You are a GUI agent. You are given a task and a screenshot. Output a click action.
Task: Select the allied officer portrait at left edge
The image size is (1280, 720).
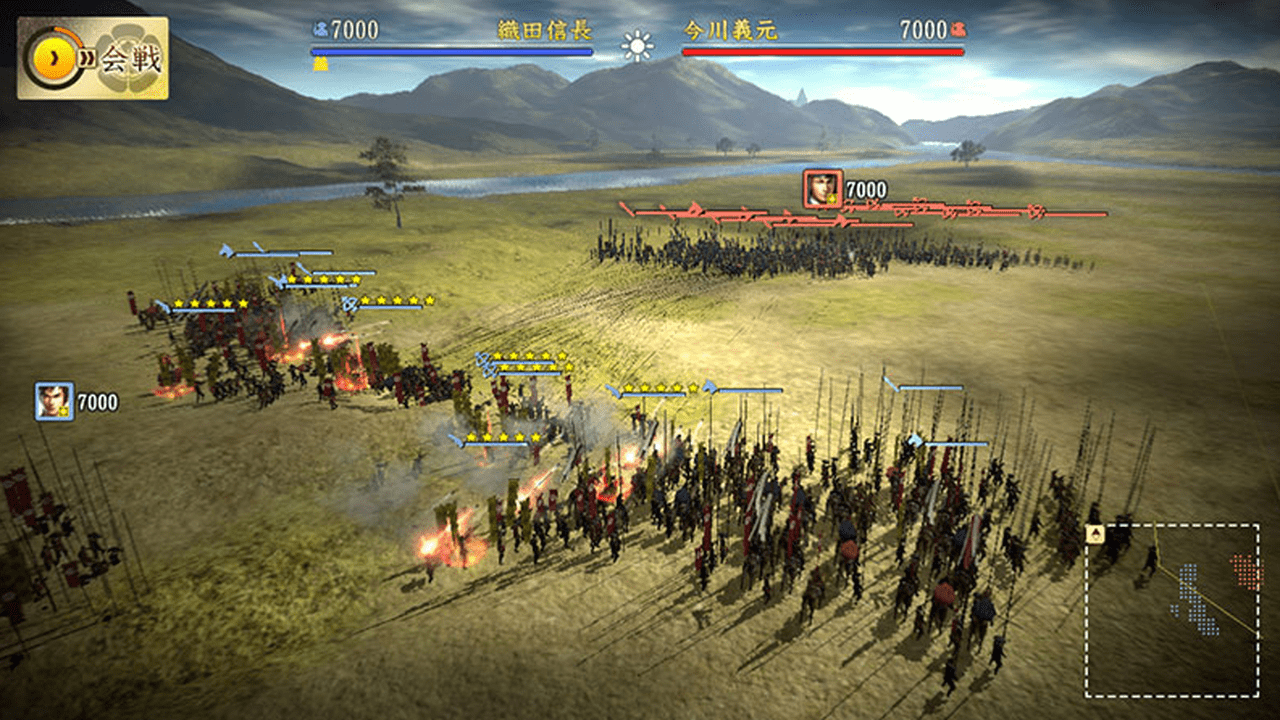(x=54, y=401)
